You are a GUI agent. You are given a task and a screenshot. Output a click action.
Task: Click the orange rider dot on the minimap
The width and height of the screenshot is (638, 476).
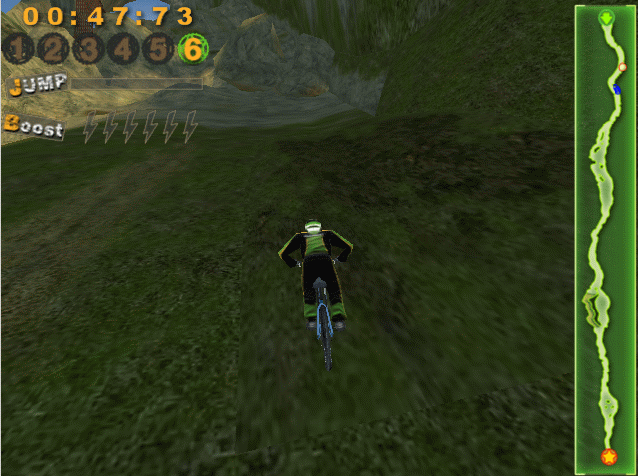click(622, 68)
